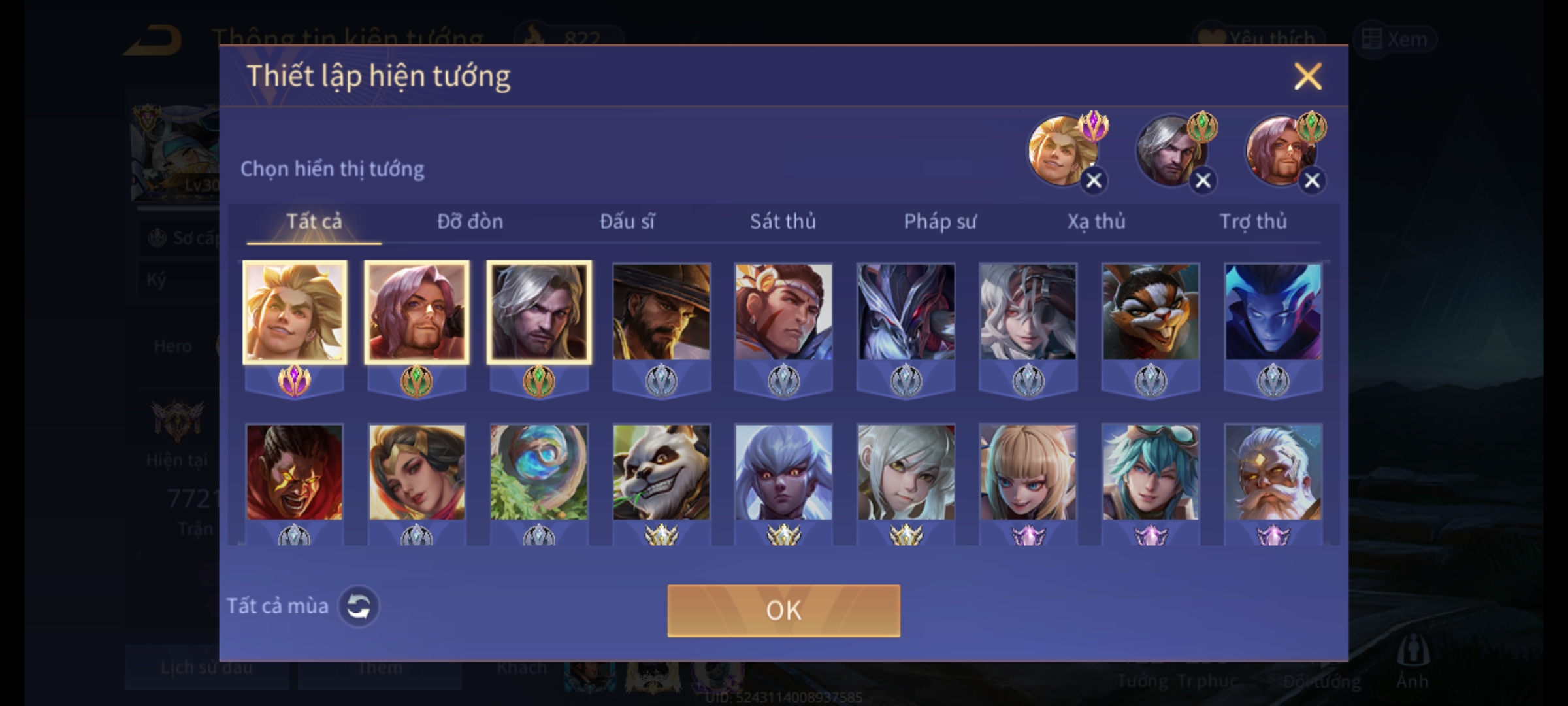Select the Tất cả tab
Screen dimensions: 1568x706
click(x=314, y=222)
